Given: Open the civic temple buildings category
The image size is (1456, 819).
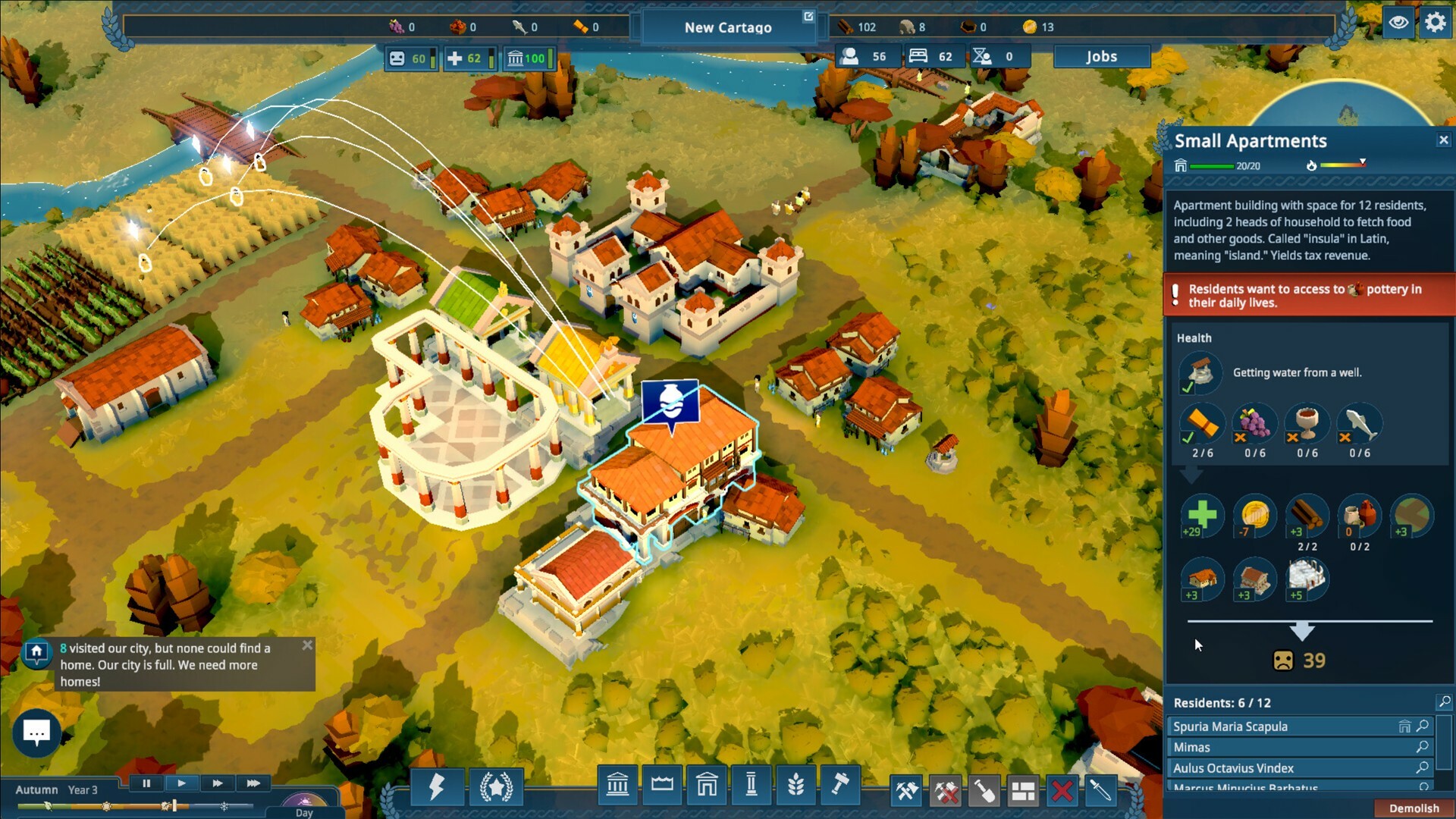Looking at the screenshot, I should click(617, 786).
